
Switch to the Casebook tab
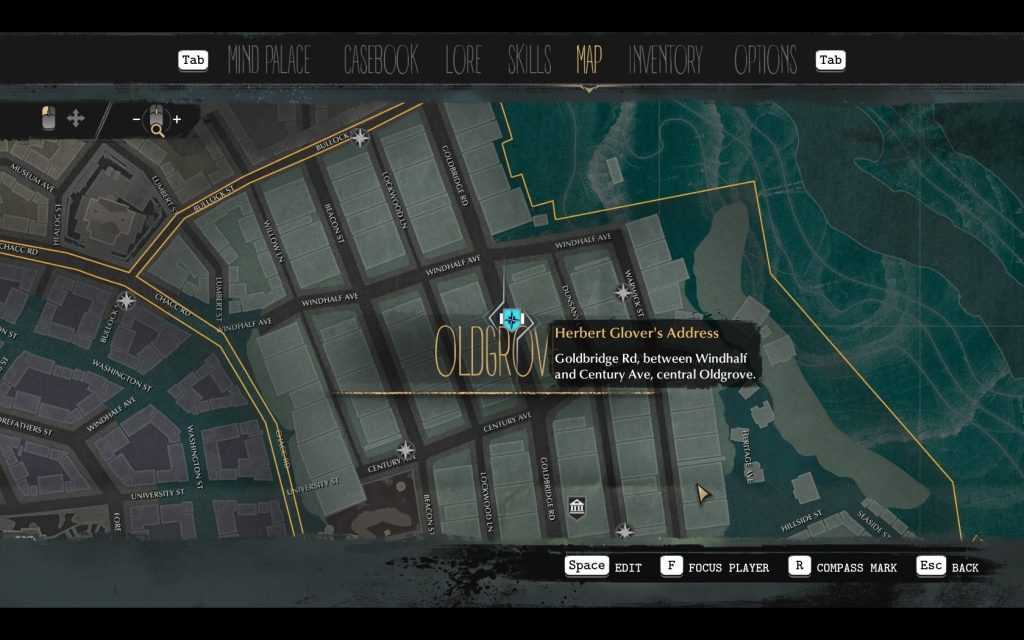[380, 60]
